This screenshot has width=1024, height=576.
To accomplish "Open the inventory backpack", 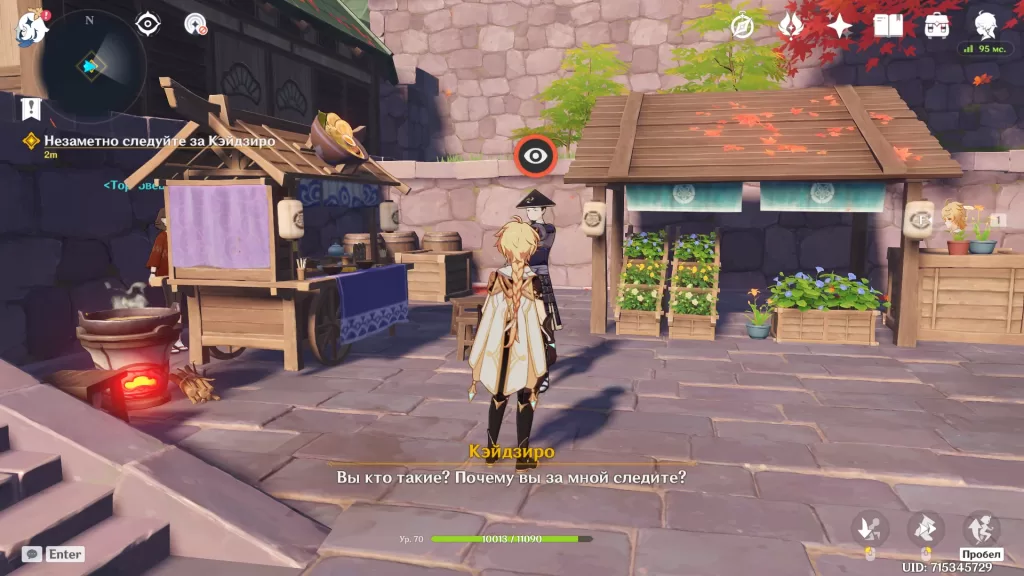I will (937, 26).
